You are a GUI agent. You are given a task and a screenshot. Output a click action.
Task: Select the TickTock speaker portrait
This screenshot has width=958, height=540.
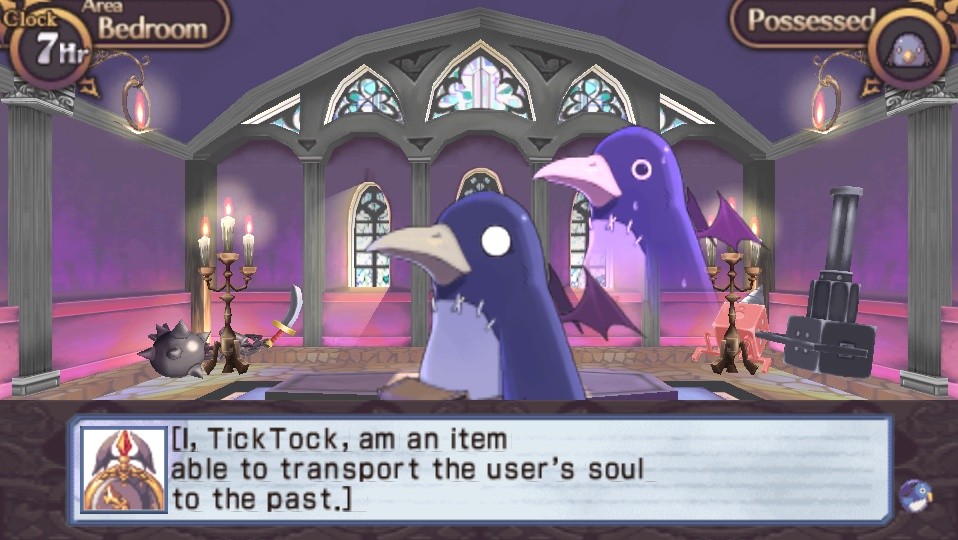pyautogui.click(x=124, y=470)
